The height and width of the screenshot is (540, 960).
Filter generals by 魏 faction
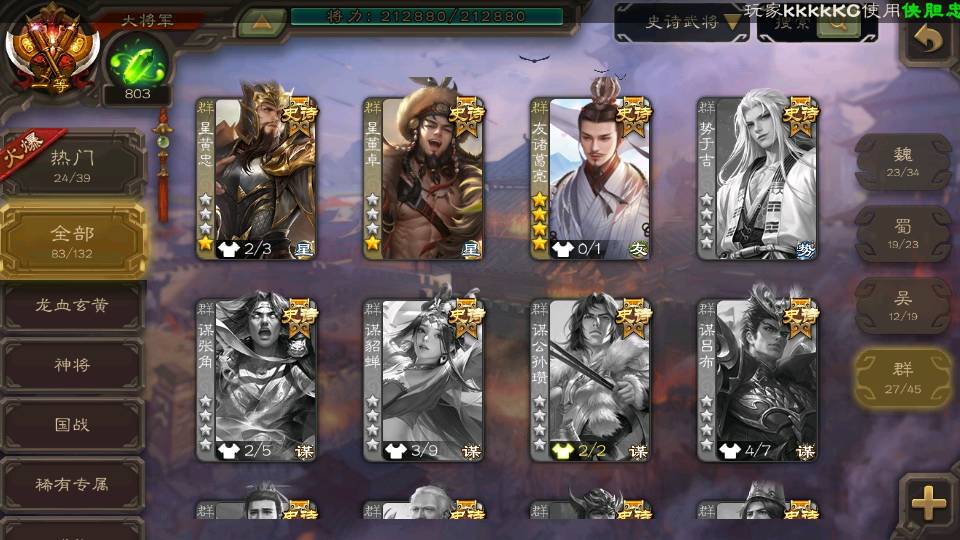coord(903,161)
